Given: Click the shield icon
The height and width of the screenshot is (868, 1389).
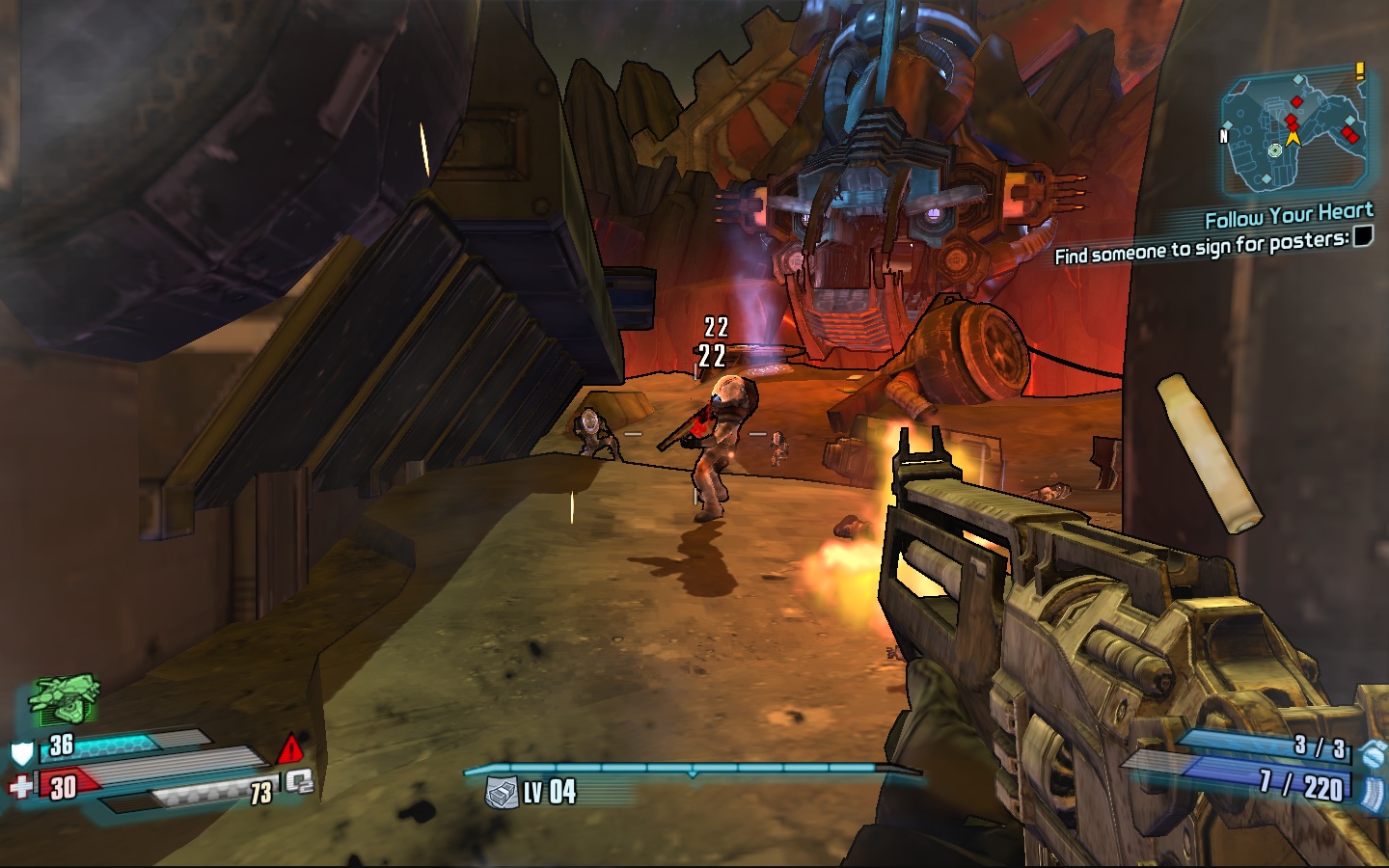Looking at the screenshot, I should 21,752.
